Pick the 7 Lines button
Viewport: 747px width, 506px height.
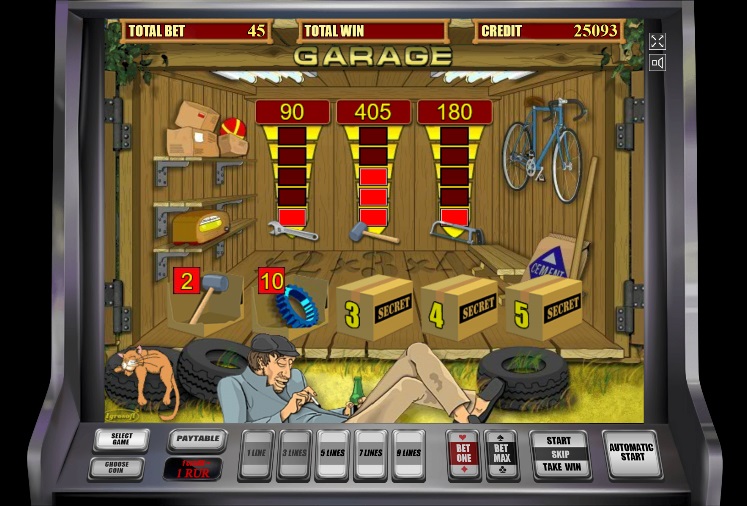click(370, 452)
